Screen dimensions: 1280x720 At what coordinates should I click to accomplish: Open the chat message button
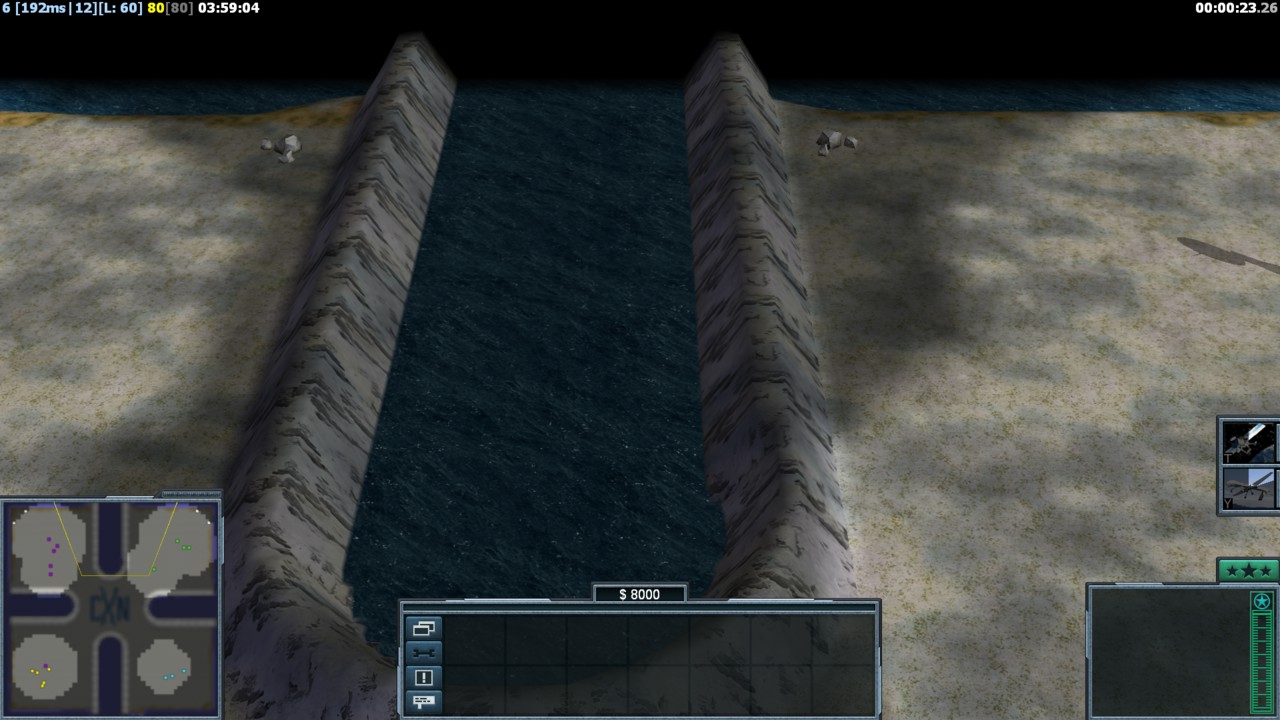pyautogui.click(x=424, y=701)
